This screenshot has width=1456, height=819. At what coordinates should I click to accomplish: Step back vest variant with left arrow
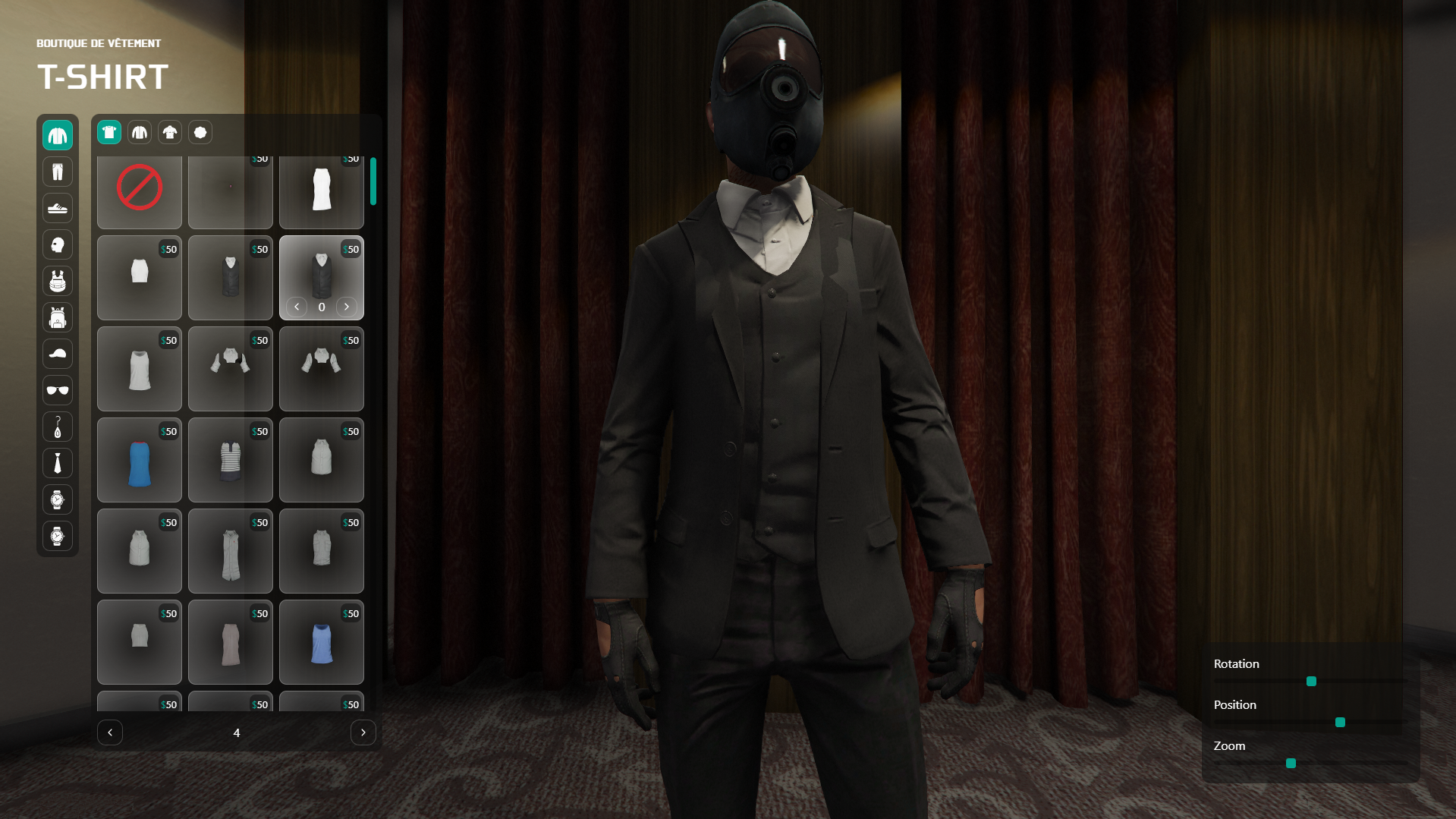pos(297,307)
